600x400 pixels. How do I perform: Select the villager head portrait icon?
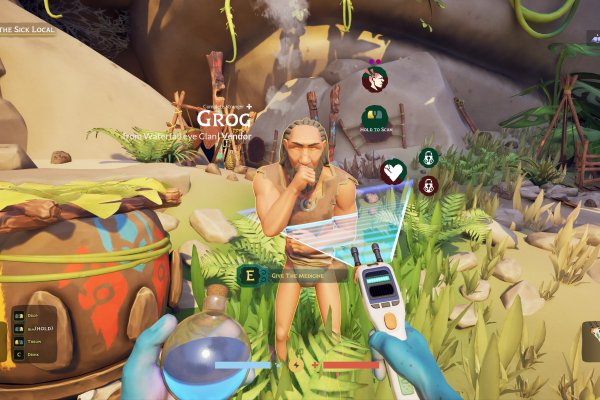click(x=375, y=77)
